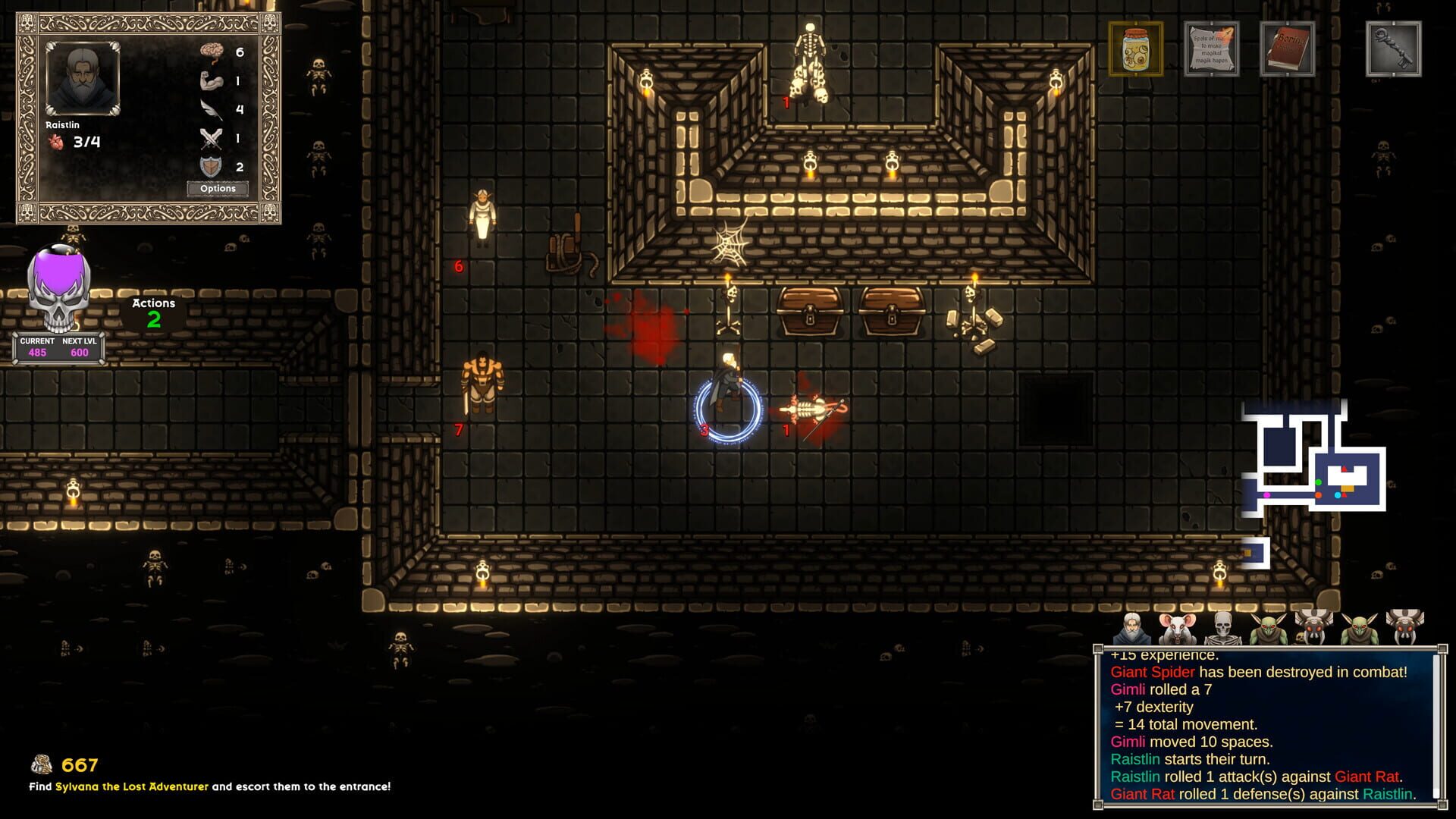This screenshot has width=1456, height=819.
Task: Choose the iron key inventory slot
Action: click(1393, 49)
